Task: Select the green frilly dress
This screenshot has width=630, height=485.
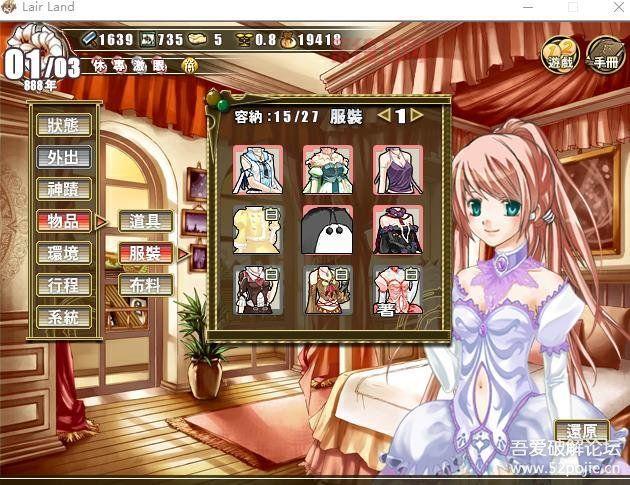Action: coord(327,170)
